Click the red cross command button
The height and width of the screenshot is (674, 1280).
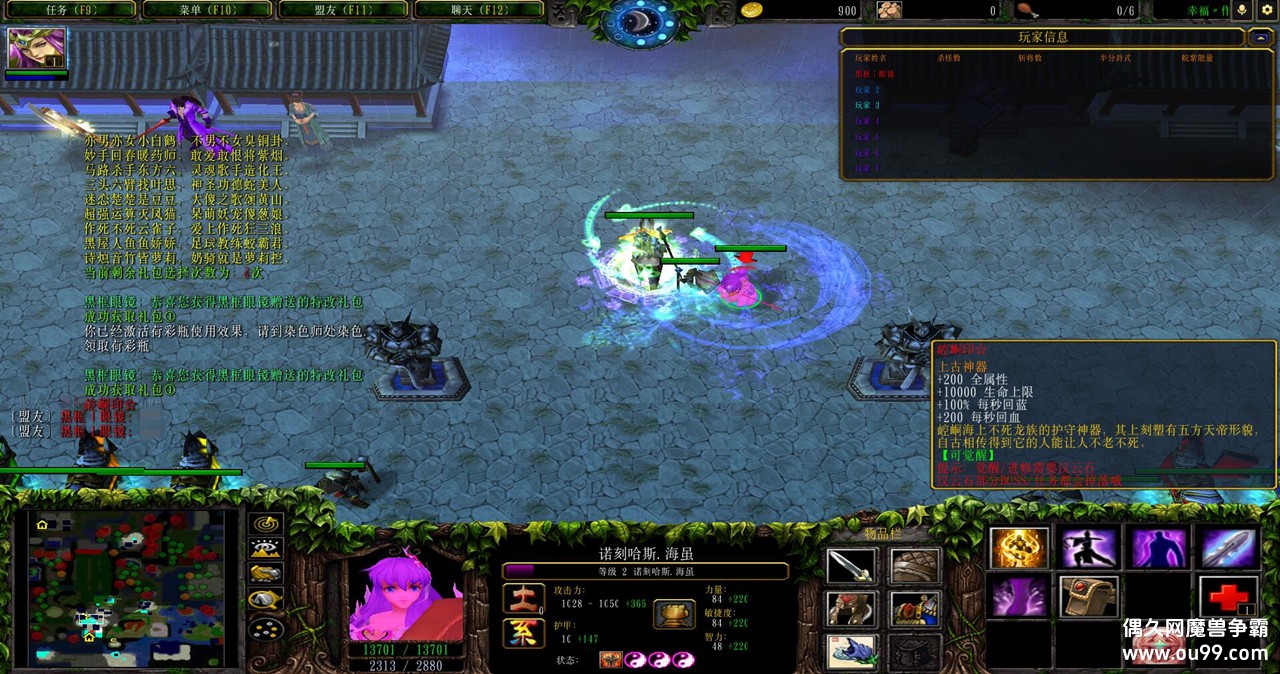[1229, 597]
